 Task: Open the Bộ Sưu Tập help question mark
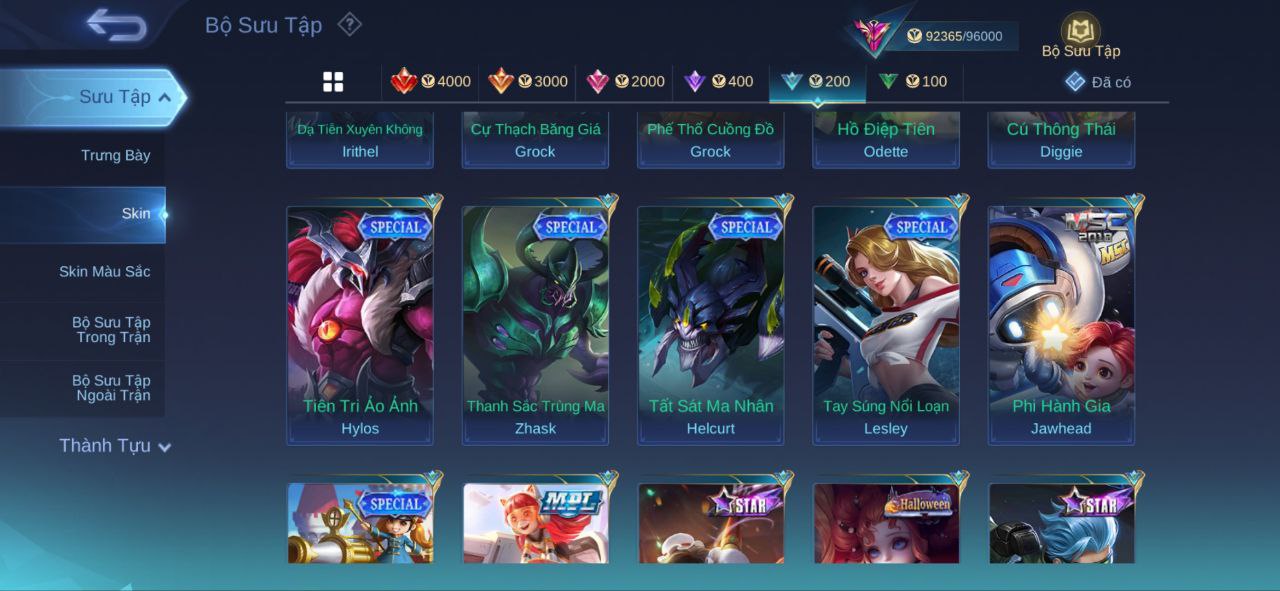pyautogui.click(x=349, y=24)
